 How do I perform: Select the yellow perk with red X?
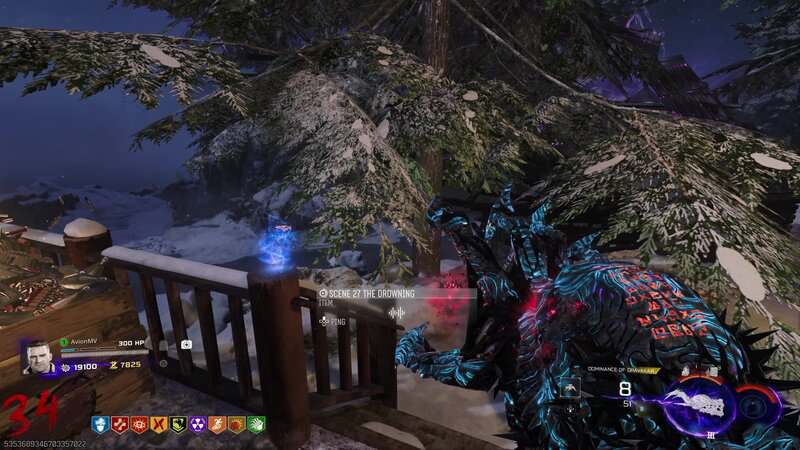coord(158,424)
